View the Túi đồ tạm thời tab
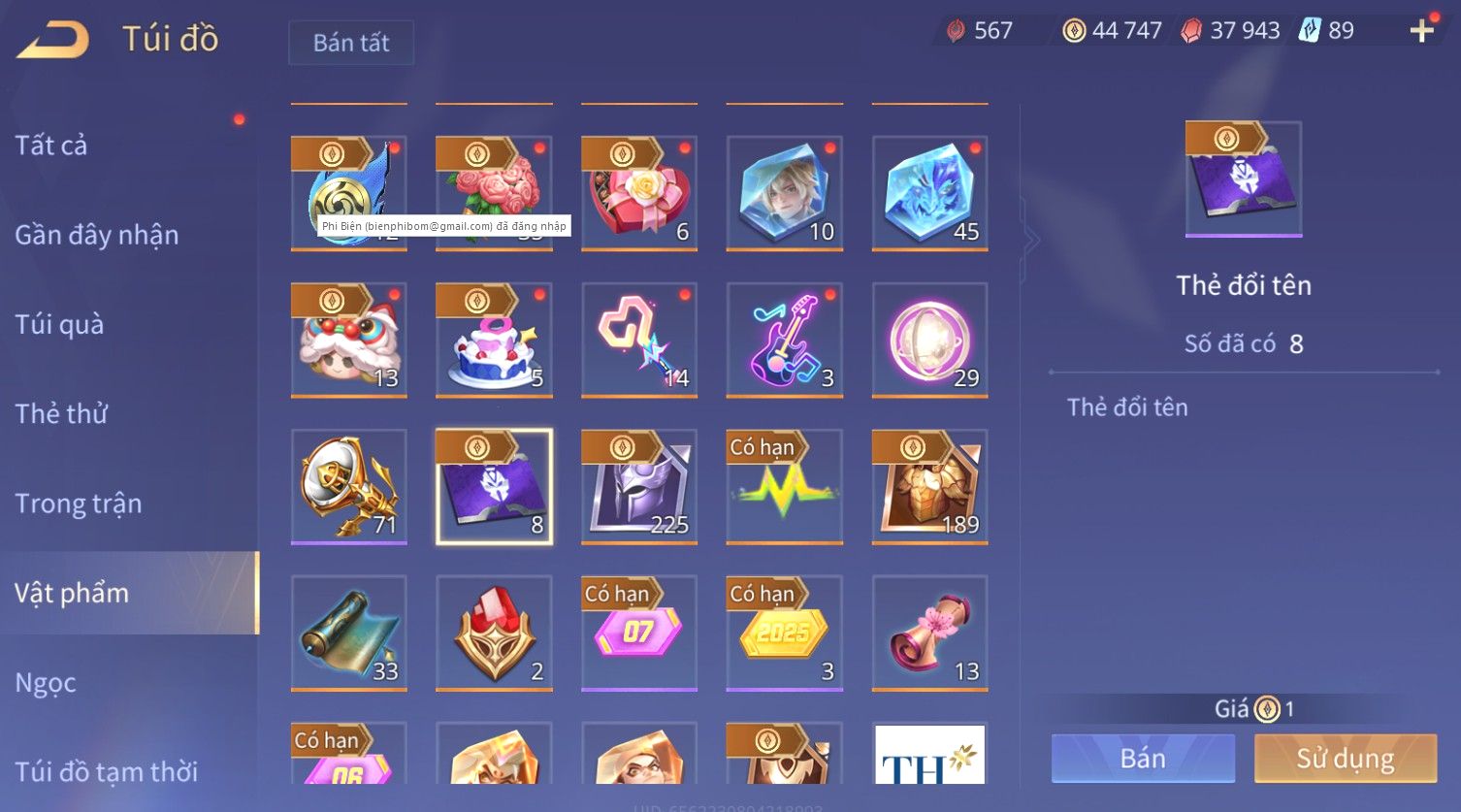 (x=107, y=771)
